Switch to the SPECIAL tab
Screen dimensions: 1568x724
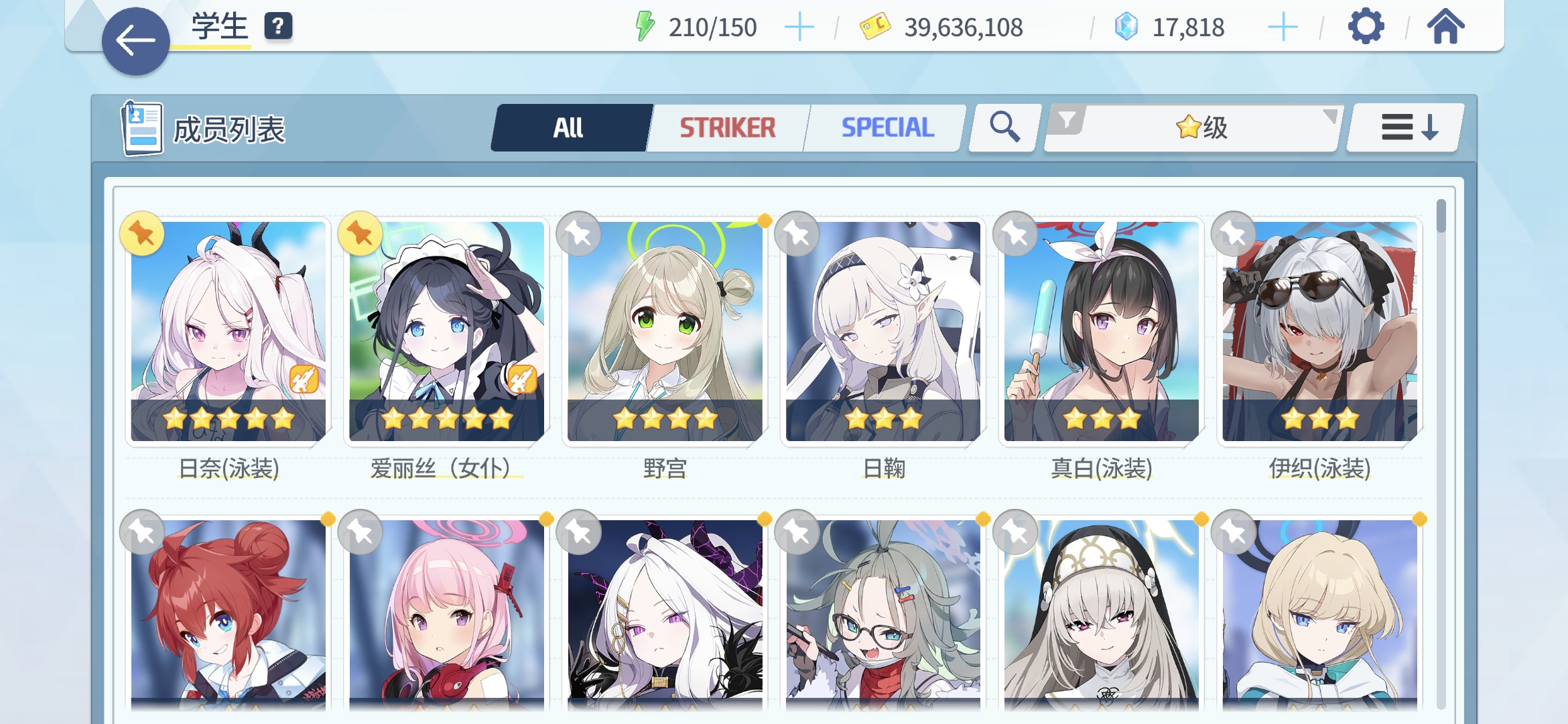[x=888, y=126]
